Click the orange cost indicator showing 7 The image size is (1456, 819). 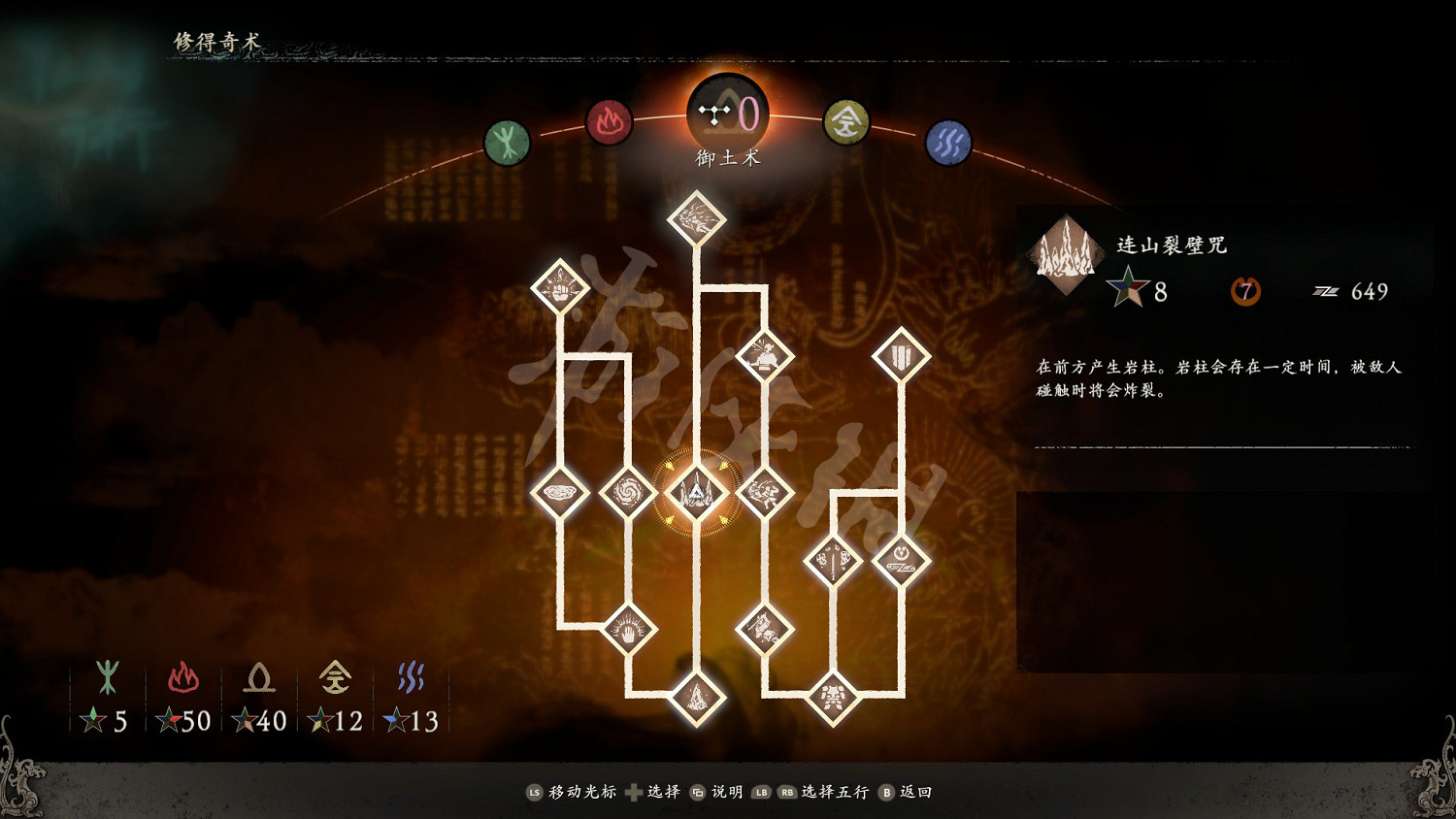tap(1245, 291)
